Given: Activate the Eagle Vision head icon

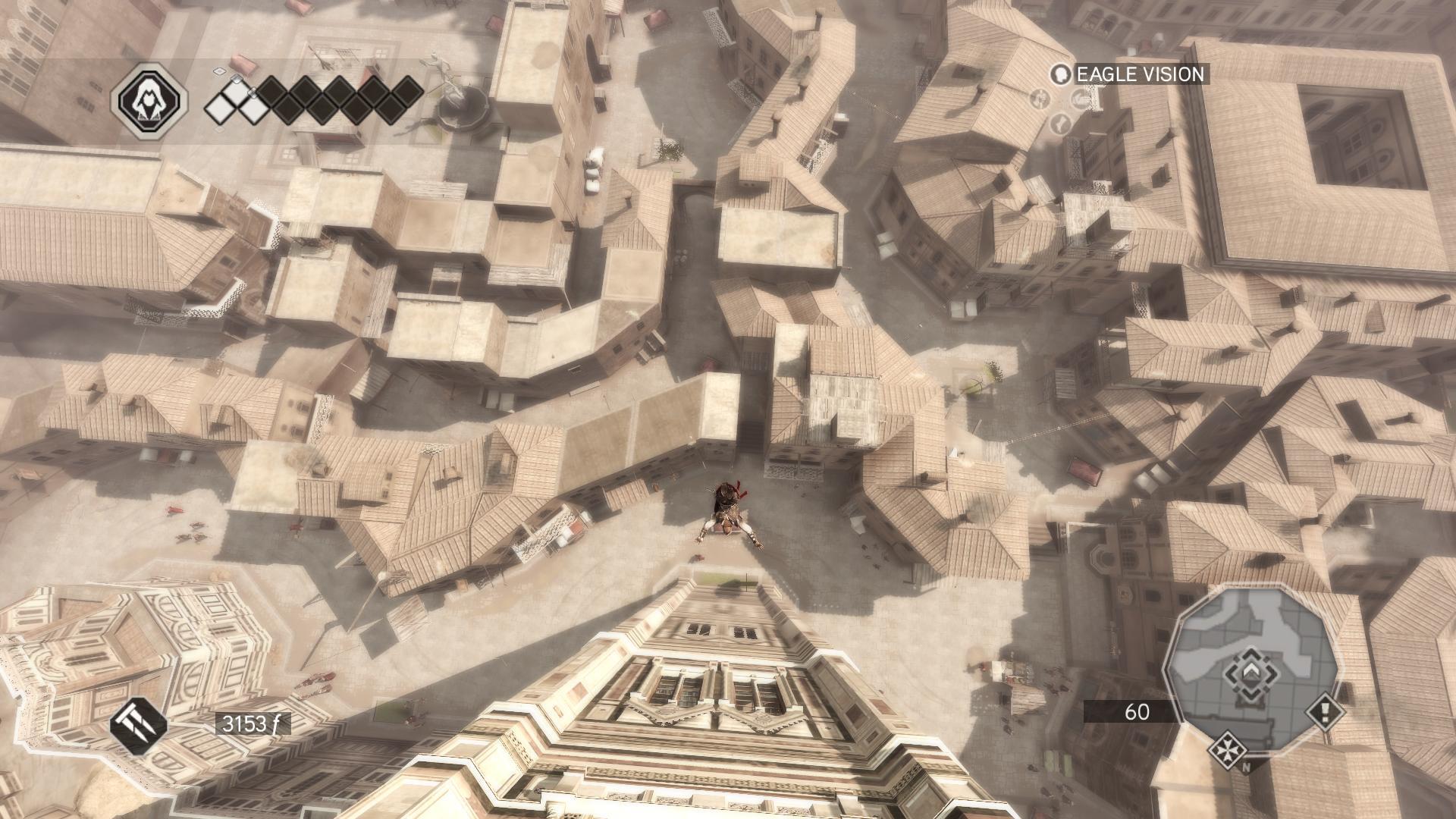Looking at the screenshot, I should point(1061,74).
